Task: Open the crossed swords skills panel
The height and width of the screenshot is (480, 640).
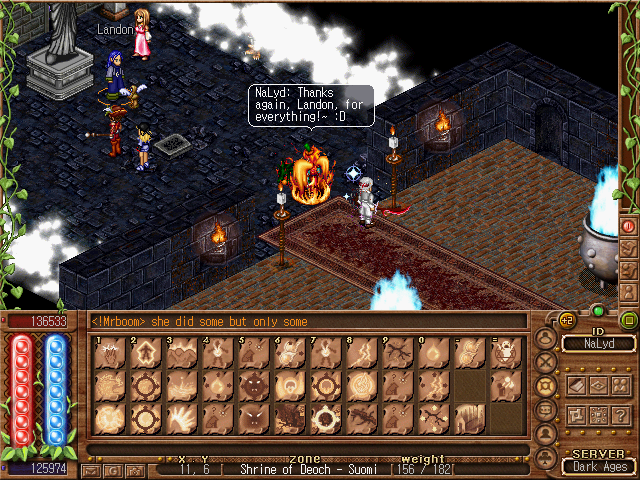Action: [546, 362]
